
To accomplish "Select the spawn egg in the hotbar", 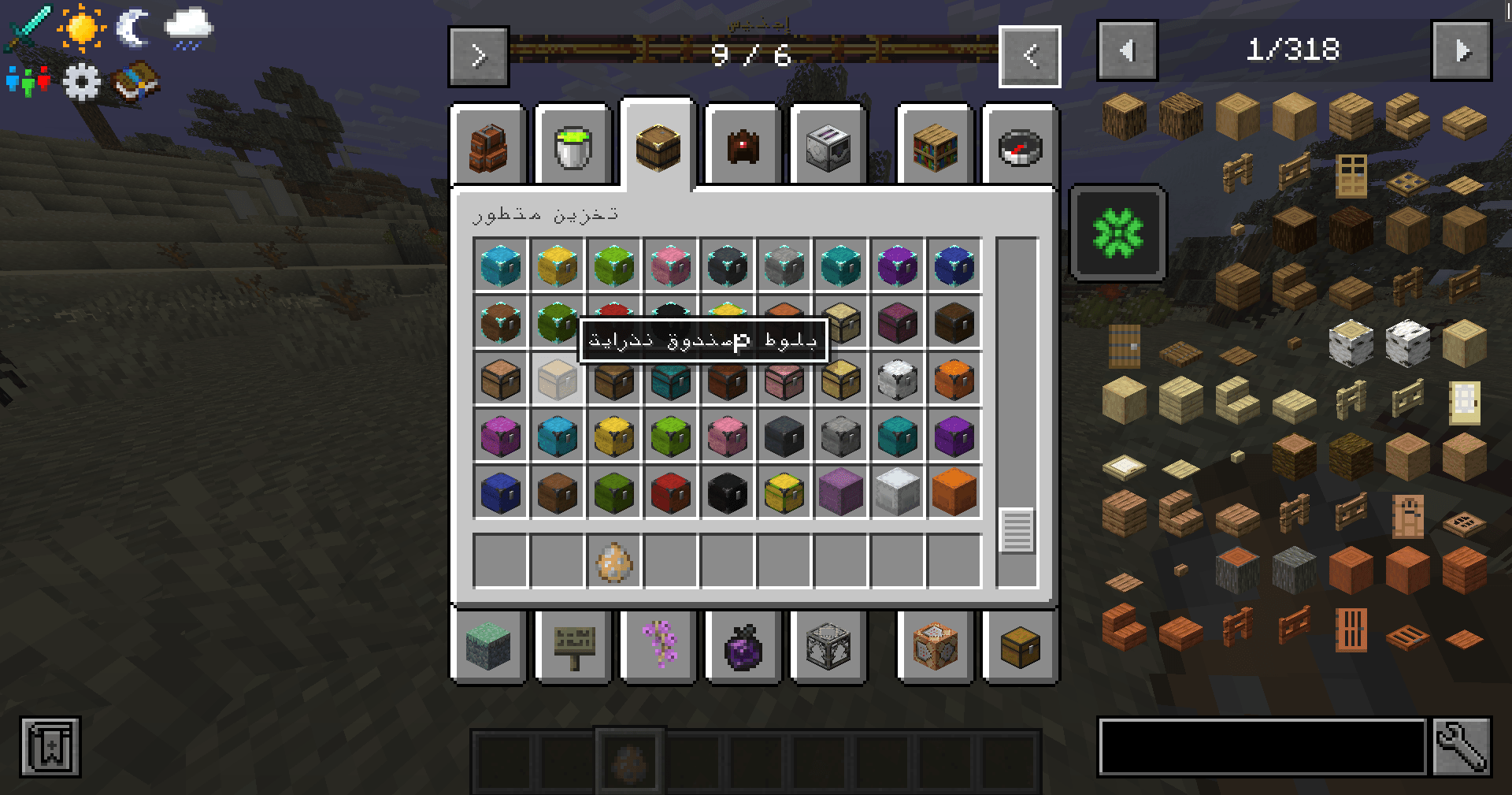I will pos(614,561).
